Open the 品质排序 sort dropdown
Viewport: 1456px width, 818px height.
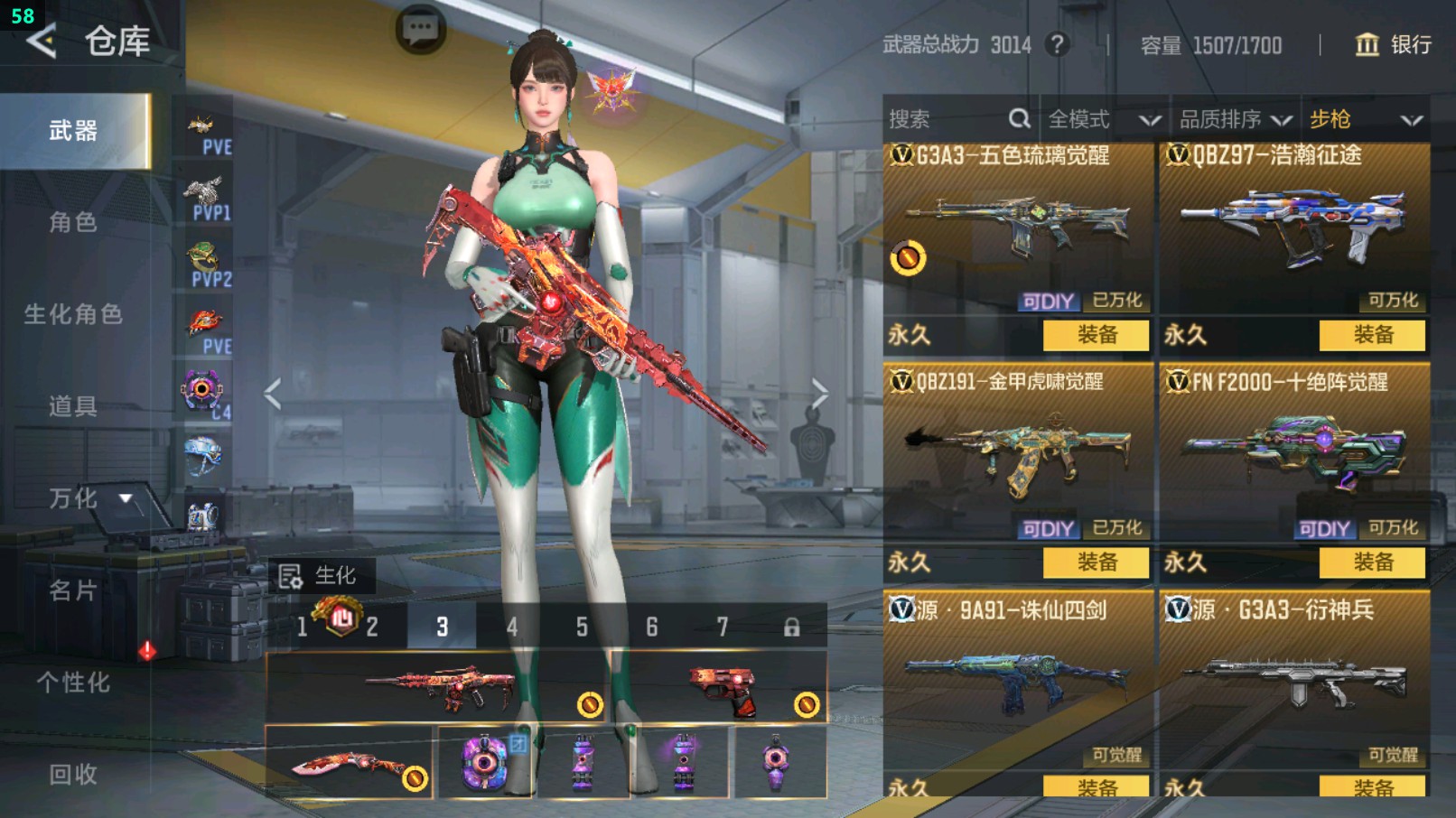coord(1235,119)
